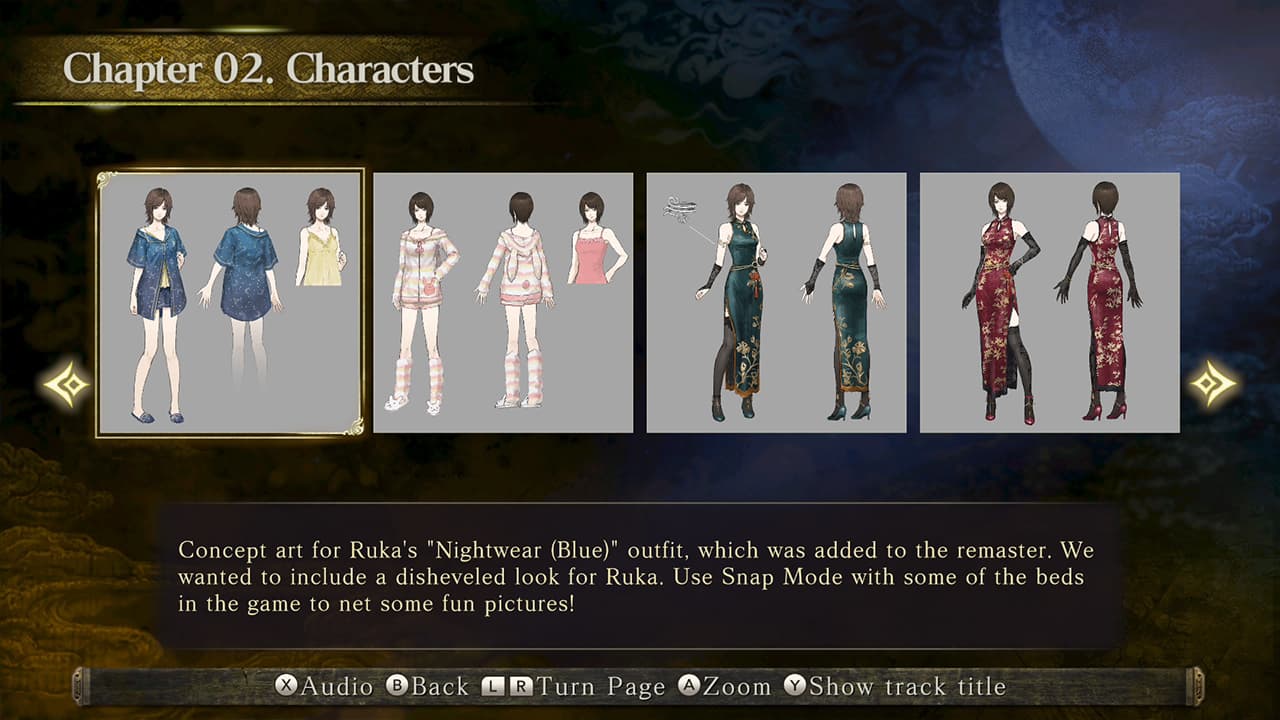Click the B Back button icon
Screen dimensions: 1280x720
[396, 687]
